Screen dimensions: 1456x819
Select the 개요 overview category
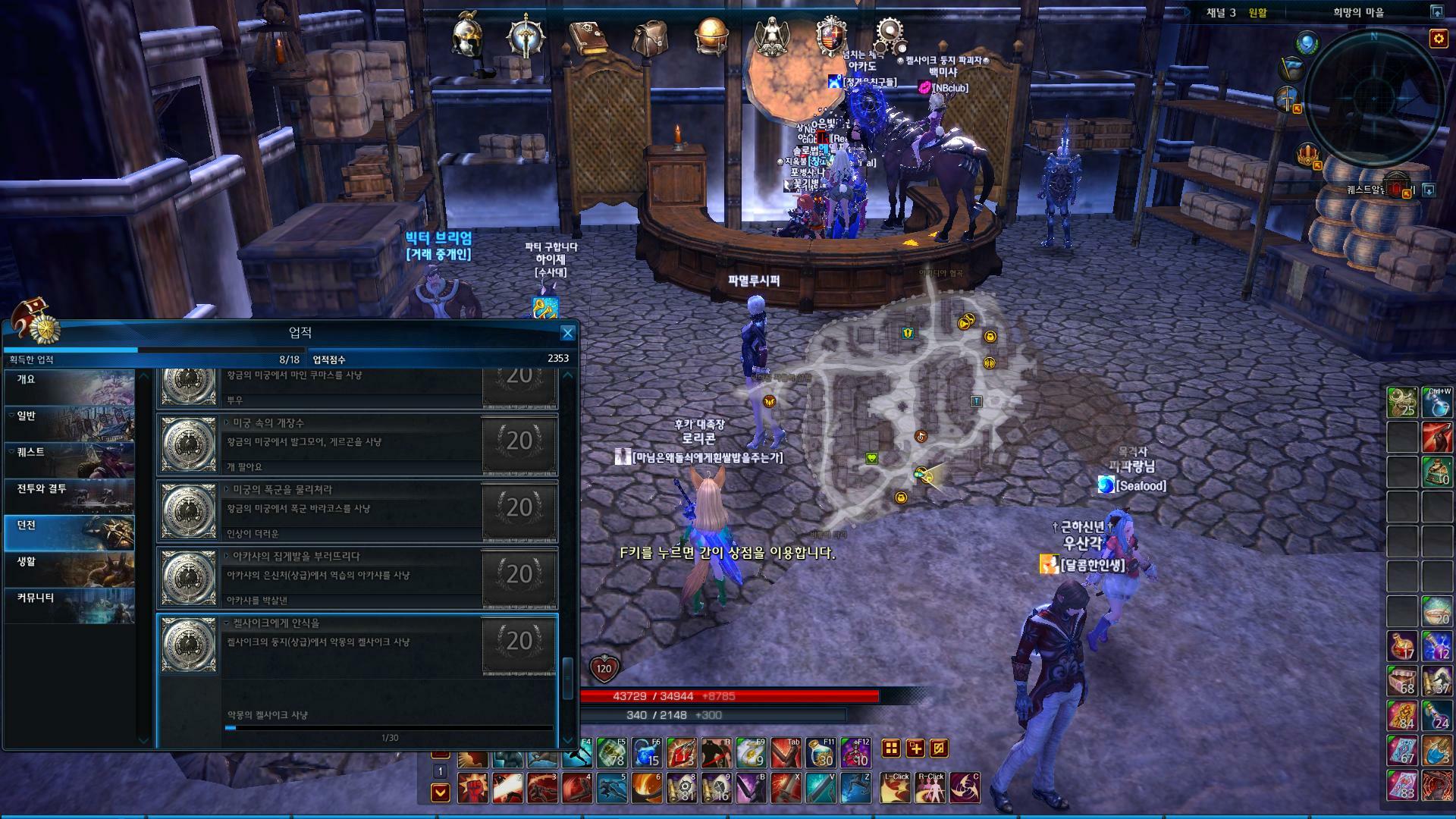click(69, 387)
